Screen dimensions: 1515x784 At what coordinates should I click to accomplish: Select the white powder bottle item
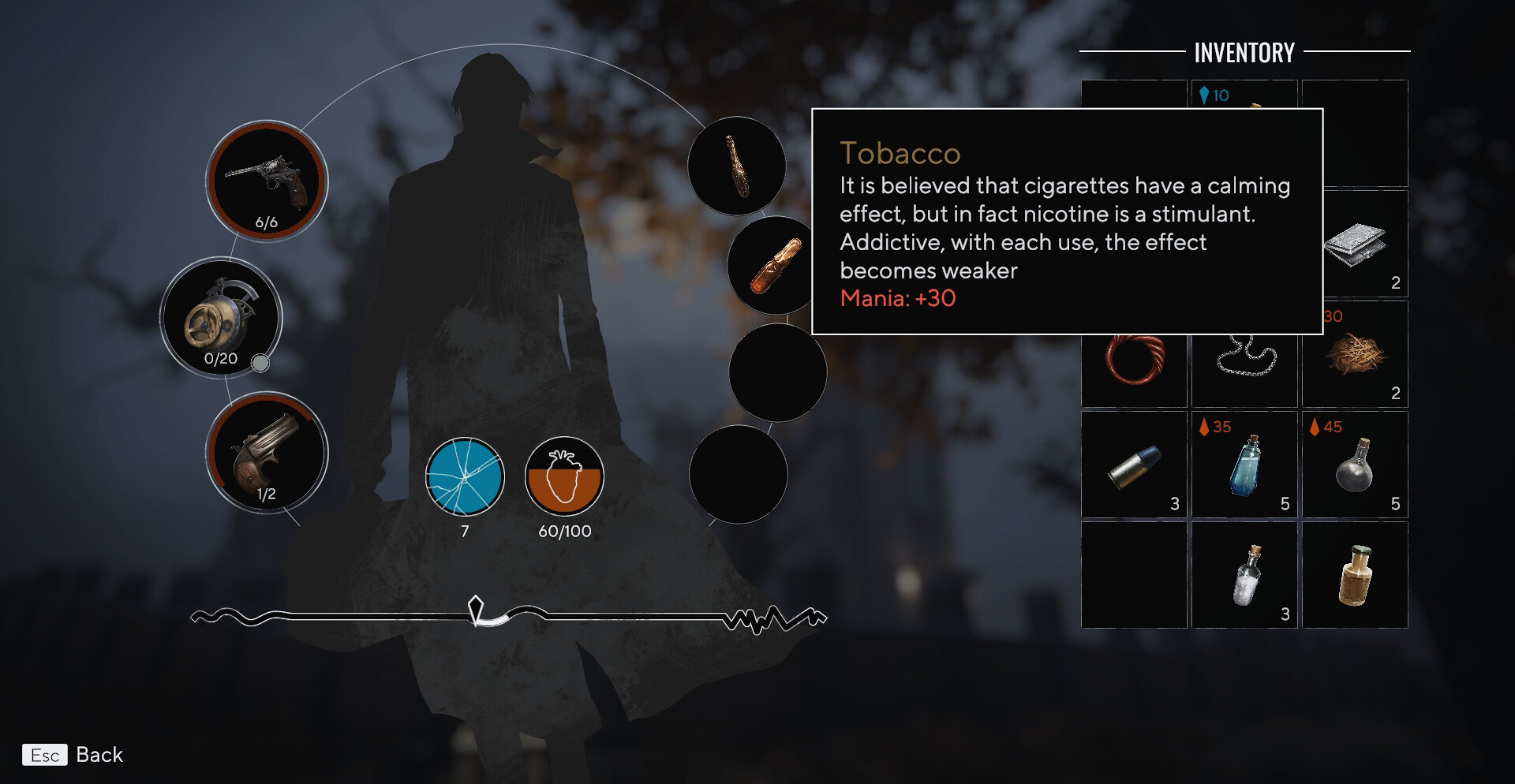click(1244, 575)
